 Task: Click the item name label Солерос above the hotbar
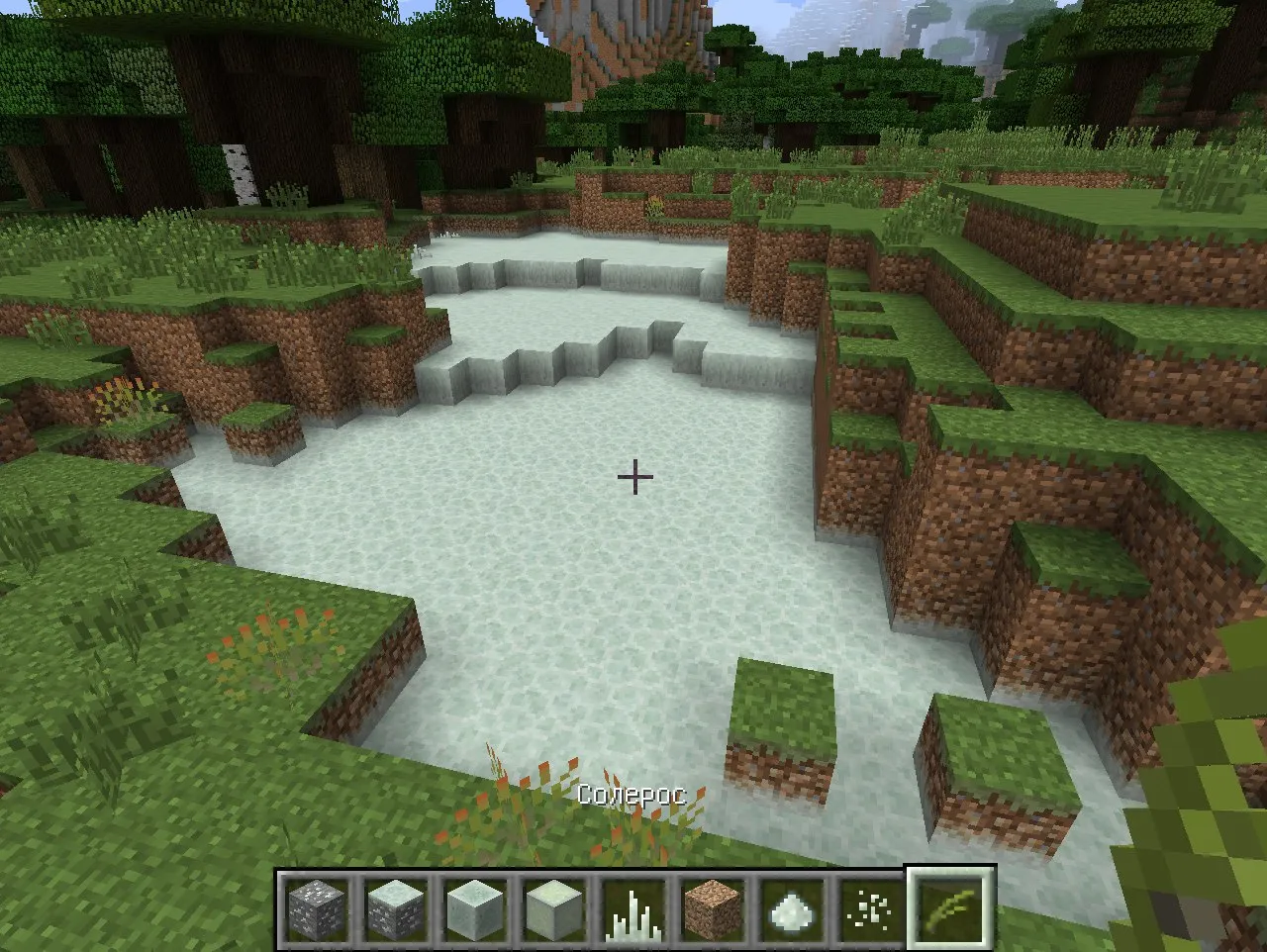point(633,793)
